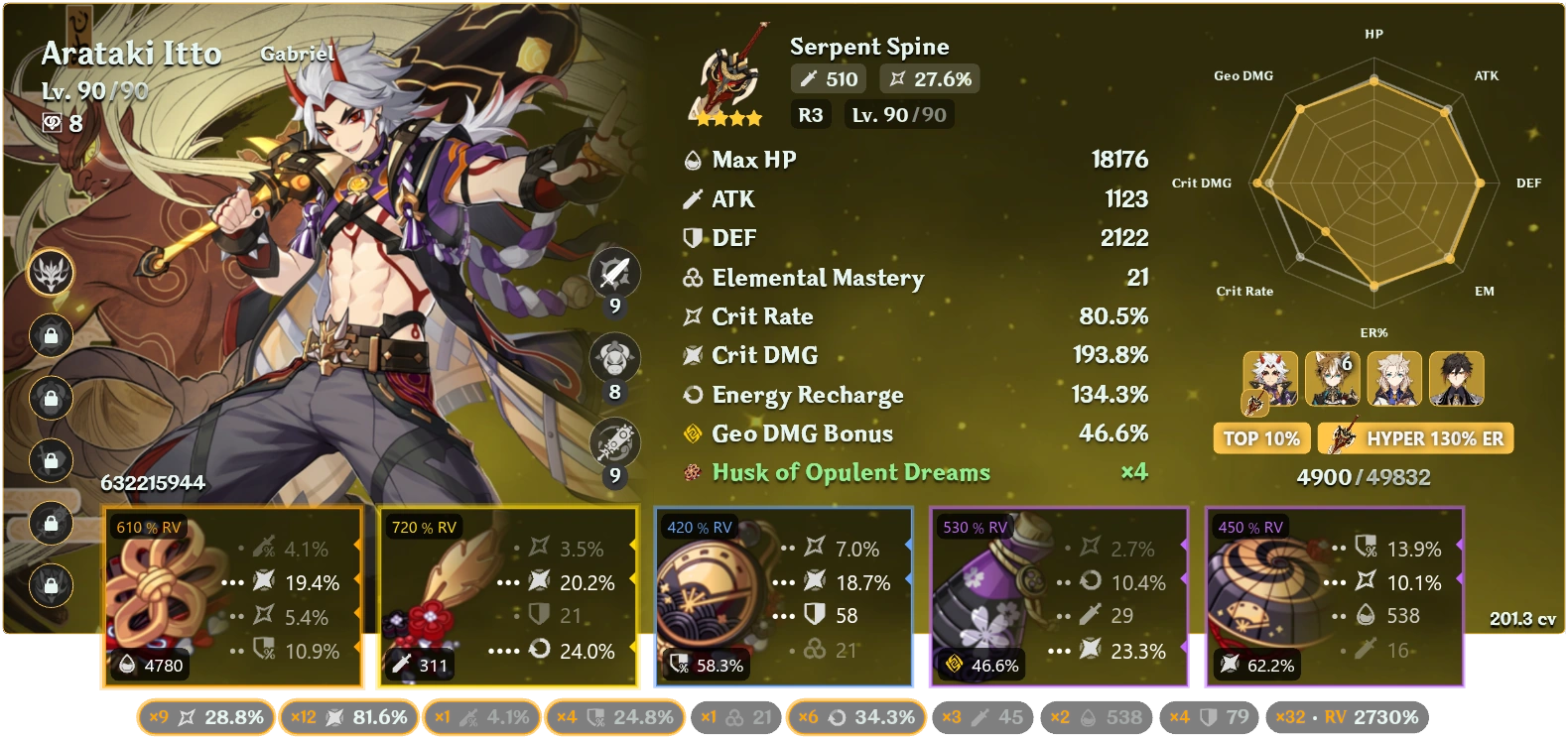
Task: Select the Elemental Burst talent icon showing level 9
Action: click(x=615, y=441)
